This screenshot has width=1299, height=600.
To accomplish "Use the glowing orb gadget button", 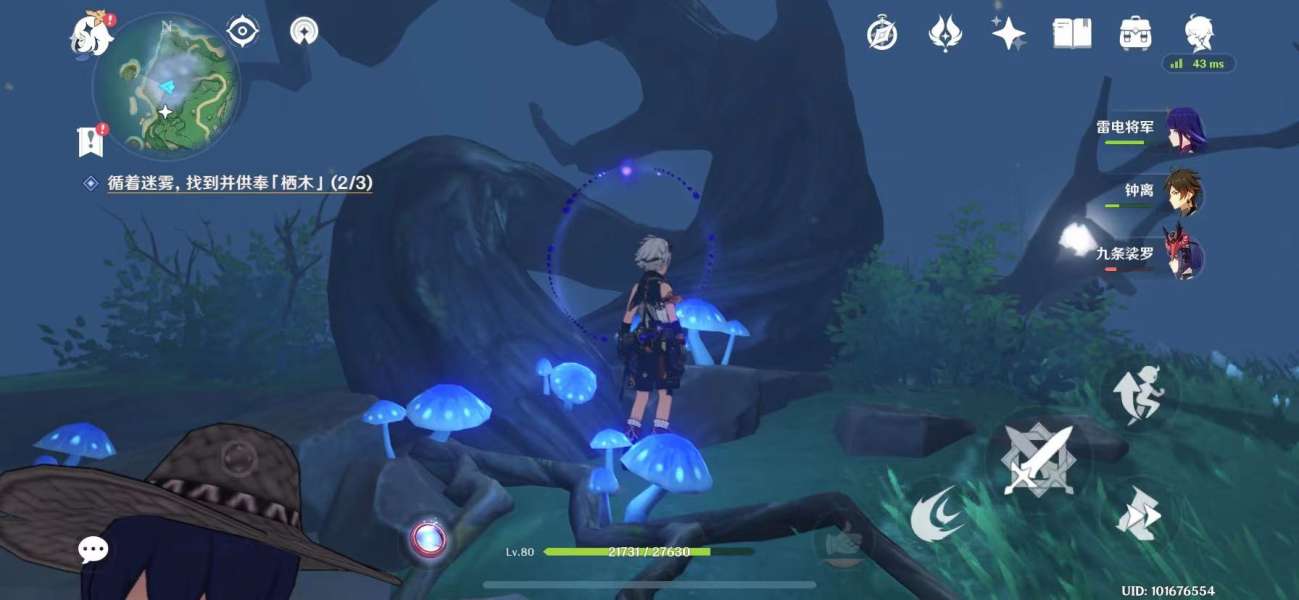I will click(x=430, y=540).
